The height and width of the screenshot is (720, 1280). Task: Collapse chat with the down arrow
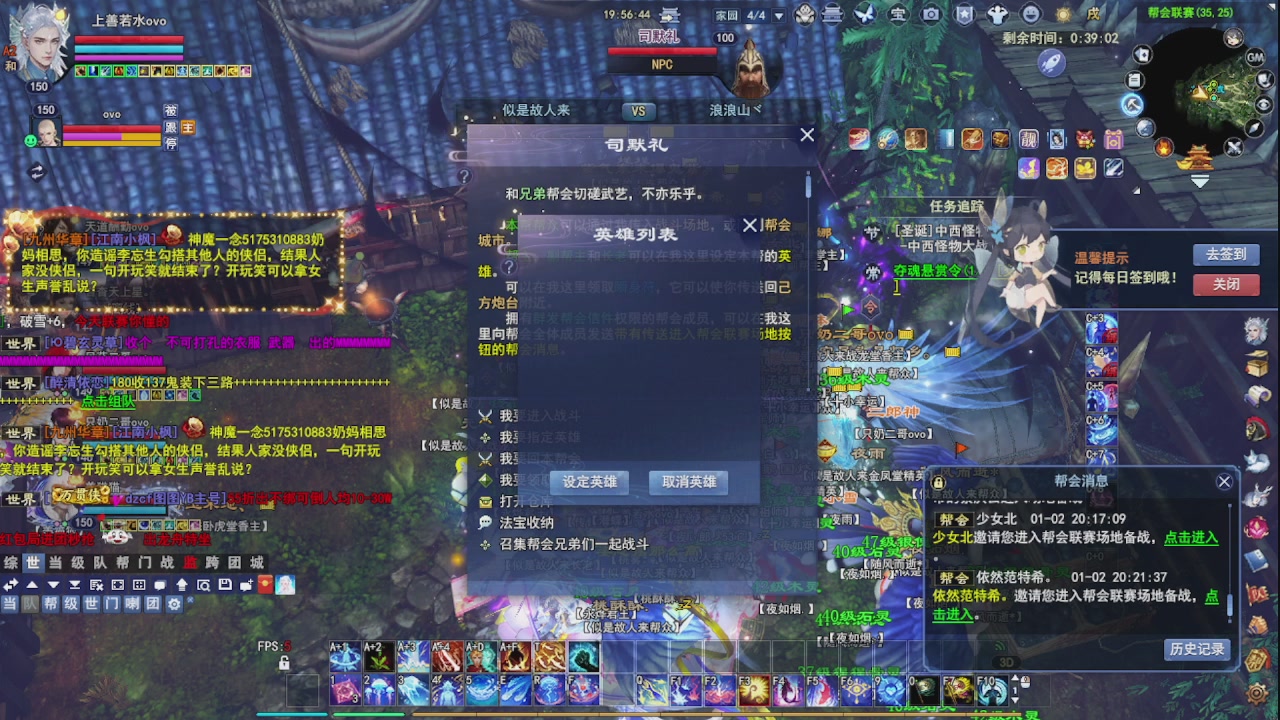point(53,584)
